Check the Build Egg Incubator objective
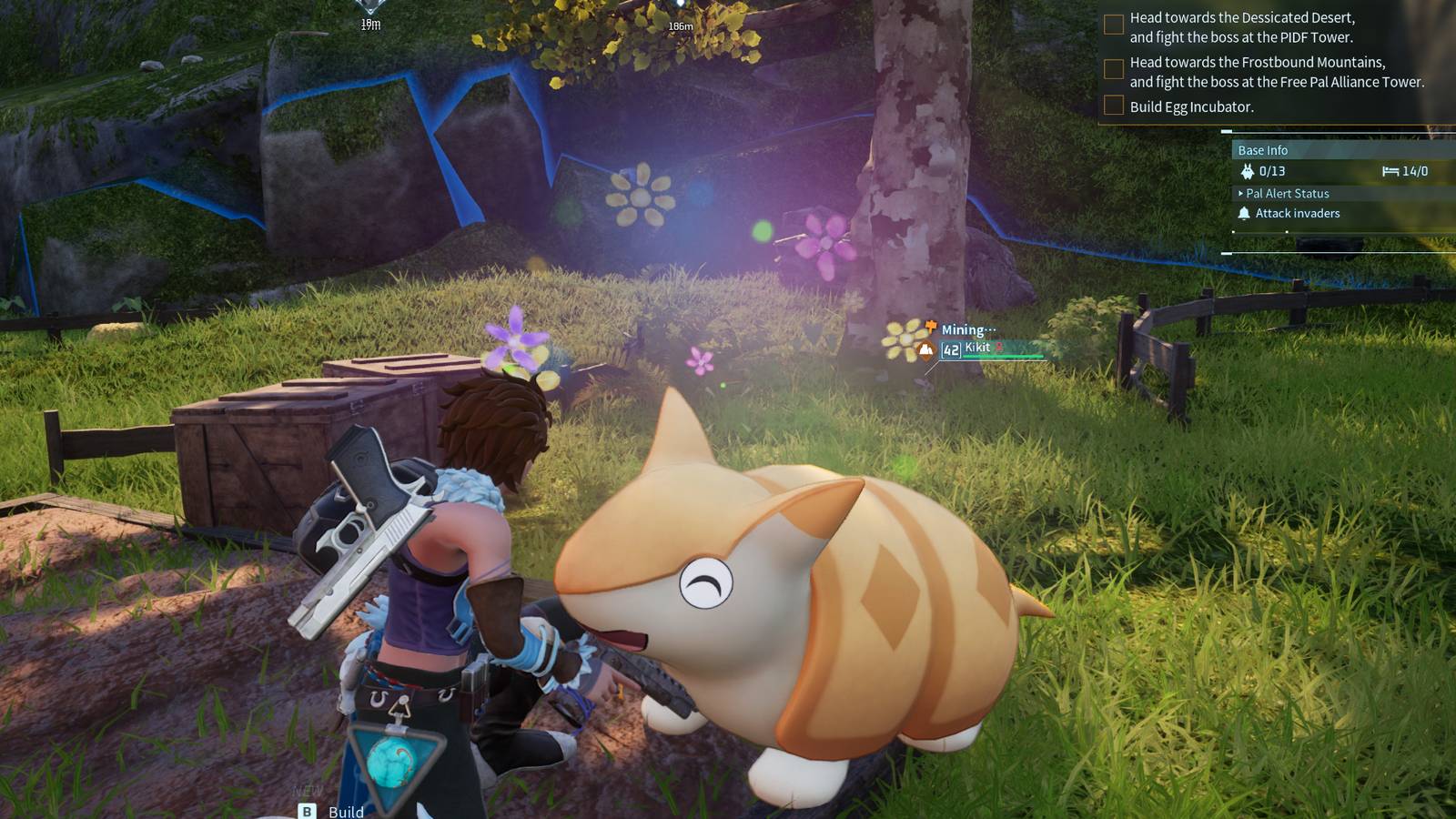1456x819 pixels. [x=1112, y=105]
